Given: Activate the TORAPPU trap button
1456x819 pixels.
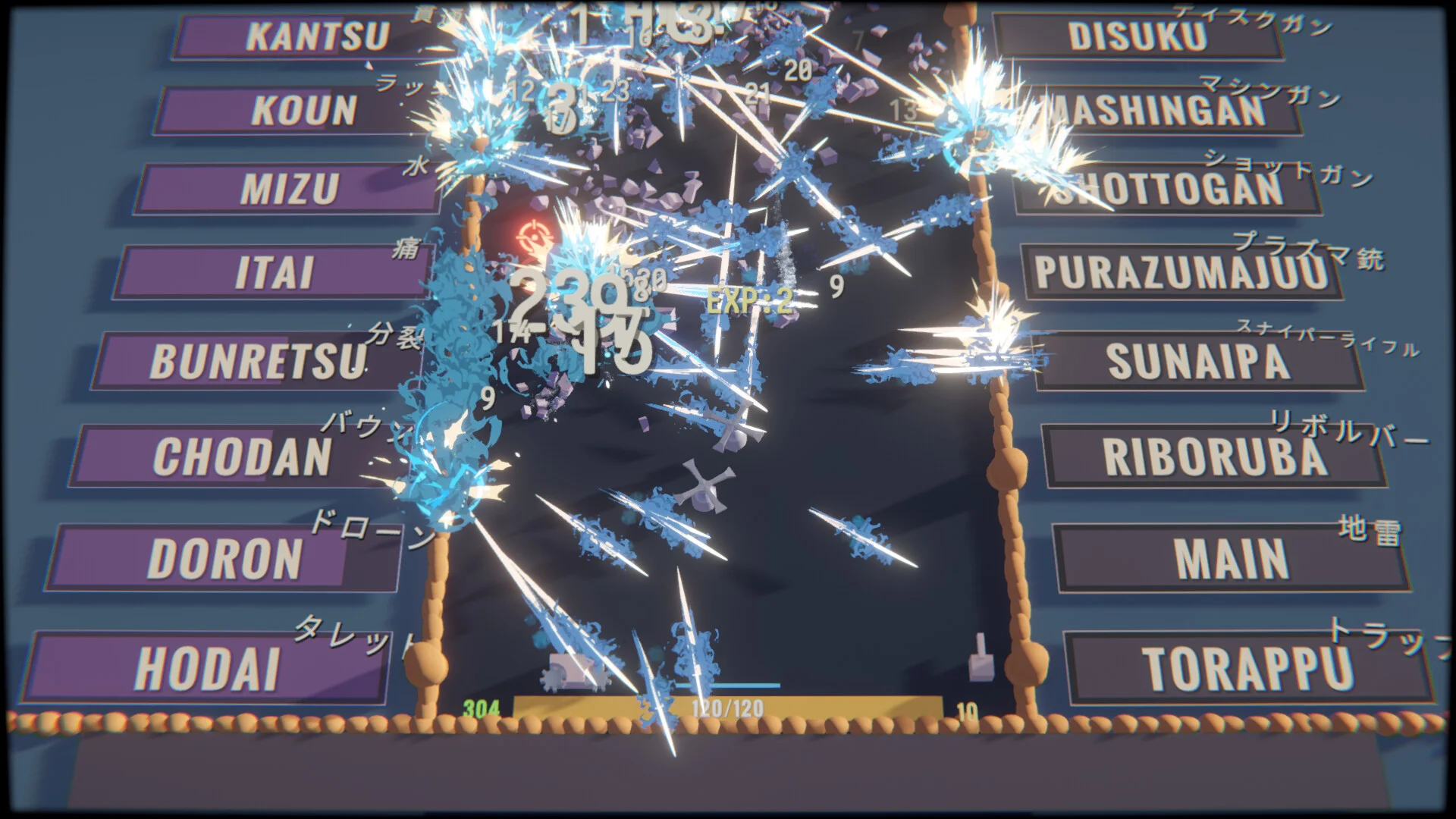Looking at the screenshot, I should (1247, 668).
